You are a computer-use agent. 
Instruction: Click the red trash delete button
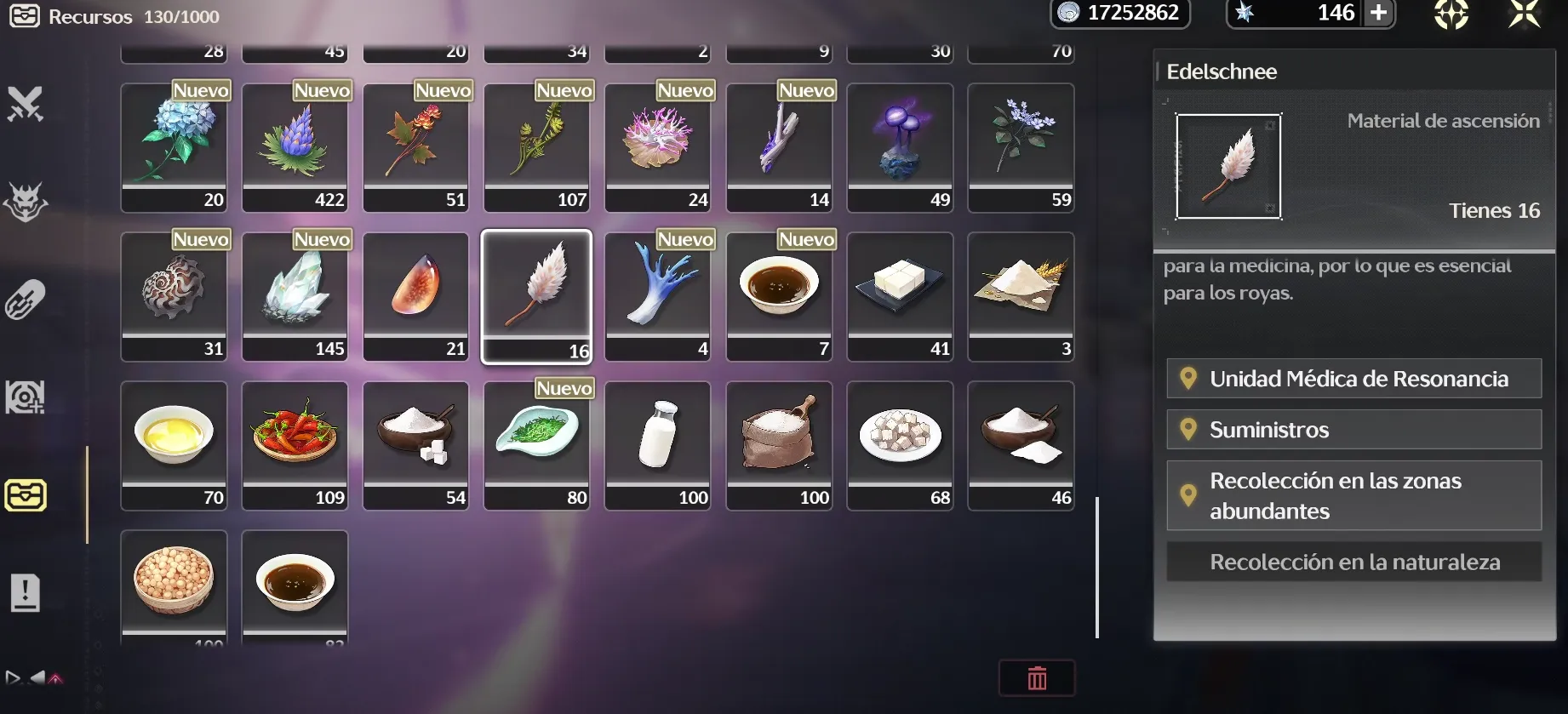click(1037, 678)
